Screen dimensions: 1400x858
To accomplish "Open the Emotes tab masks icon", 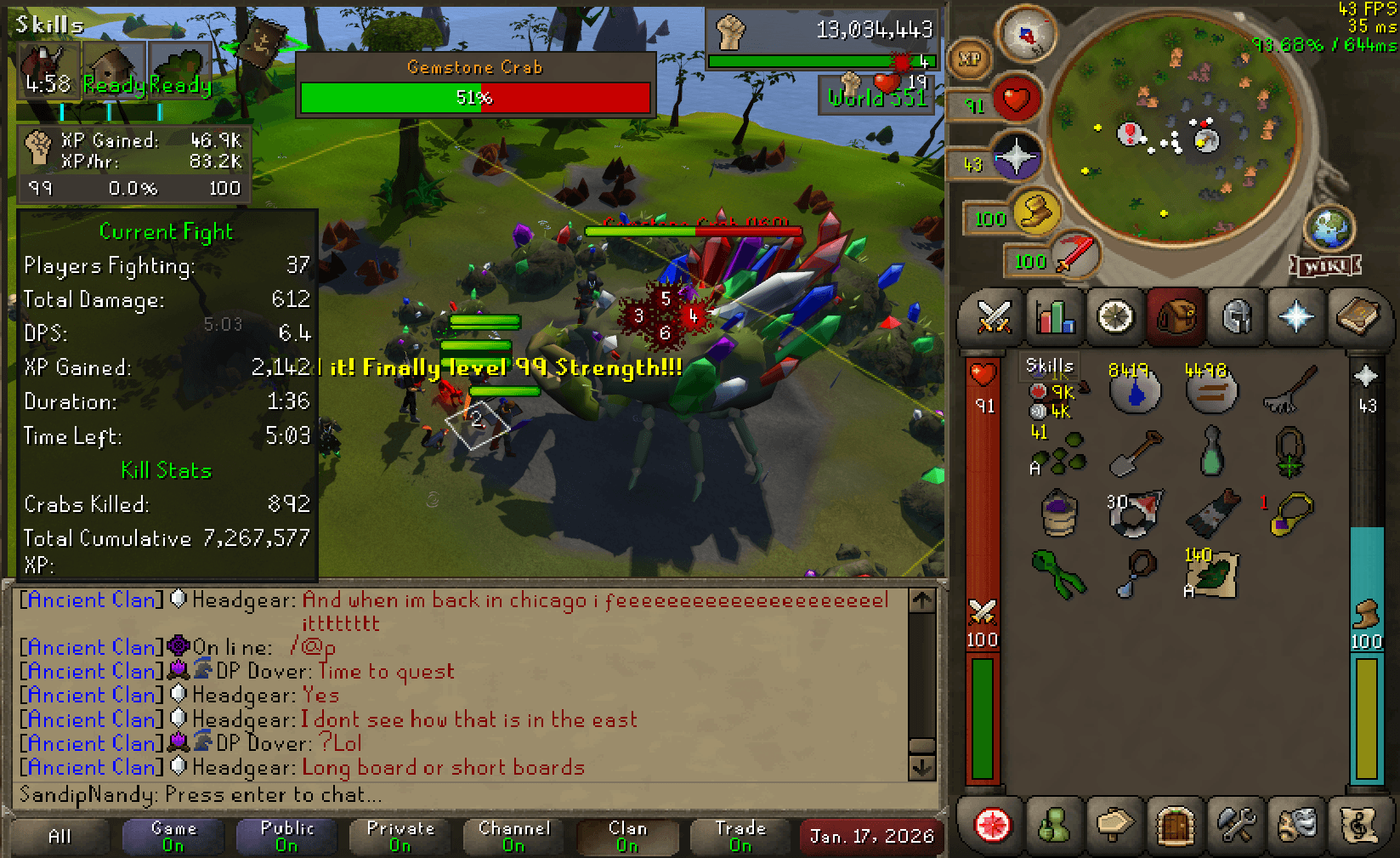I will [1295, 827].
